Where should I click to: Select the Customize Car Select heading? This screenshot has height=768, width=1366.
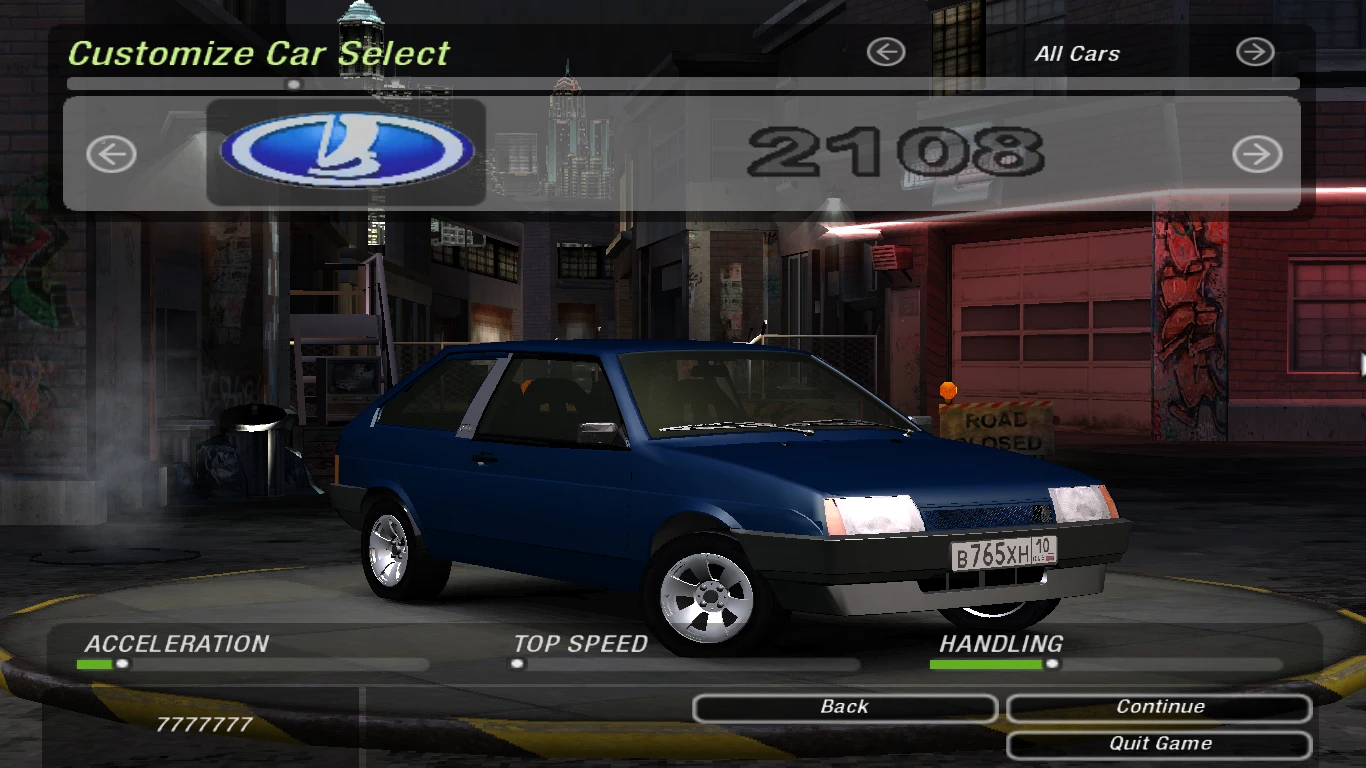coord(258,55)
